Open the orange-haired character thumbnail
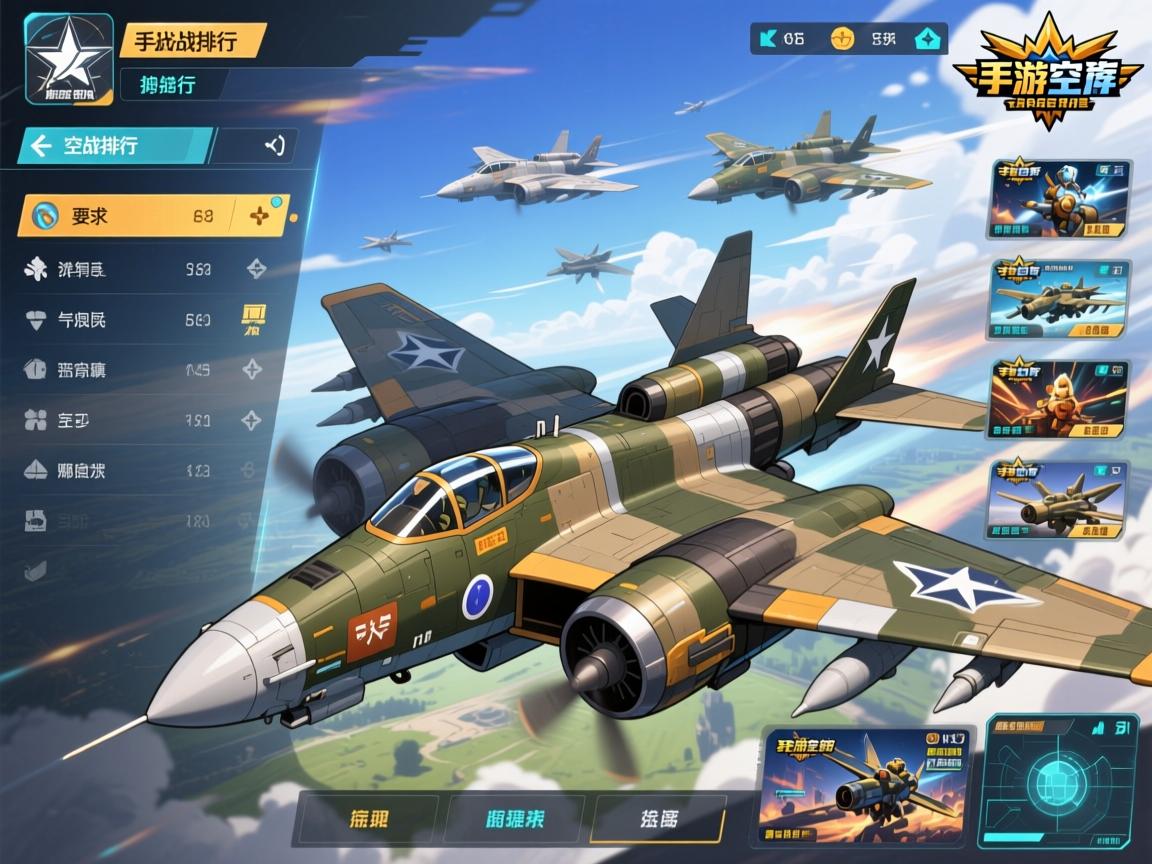The image size is (1152, 864). coord(1059,400)
